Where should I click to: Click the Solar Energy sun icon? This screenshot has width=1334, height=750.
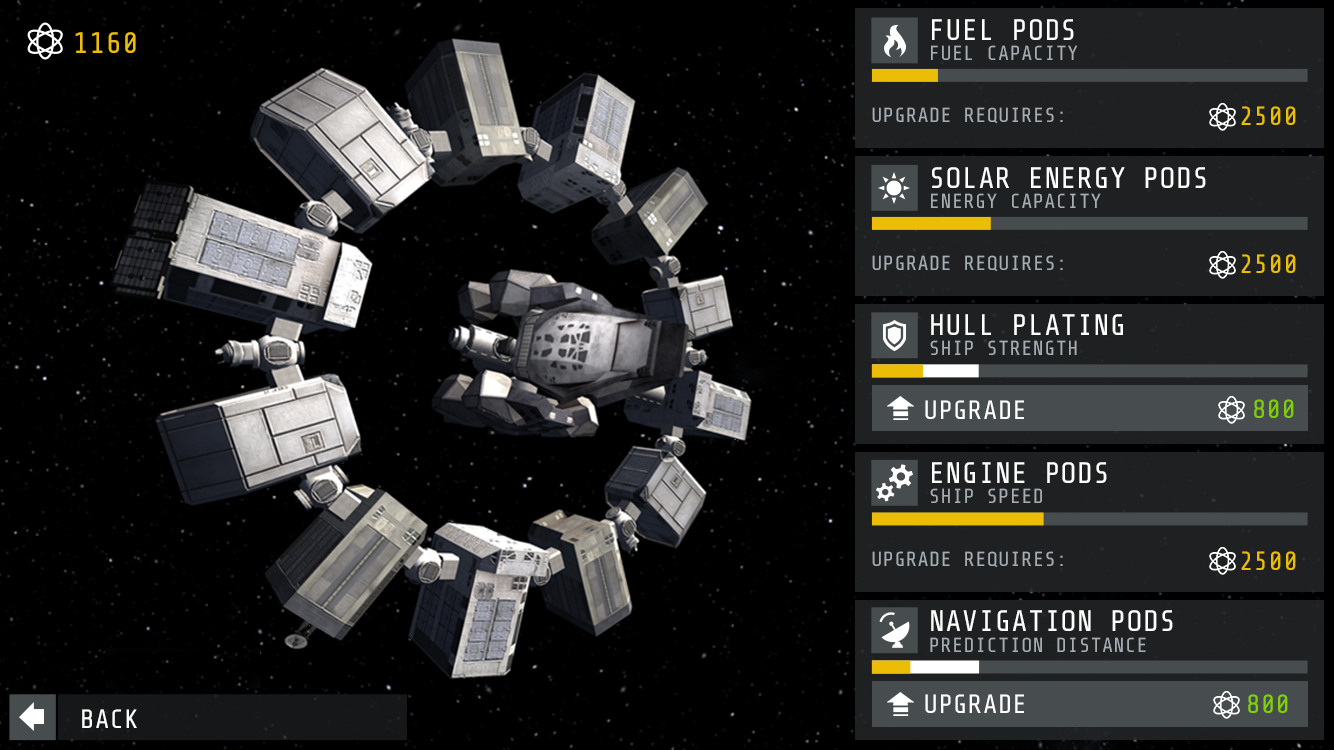tap(894, 188)
